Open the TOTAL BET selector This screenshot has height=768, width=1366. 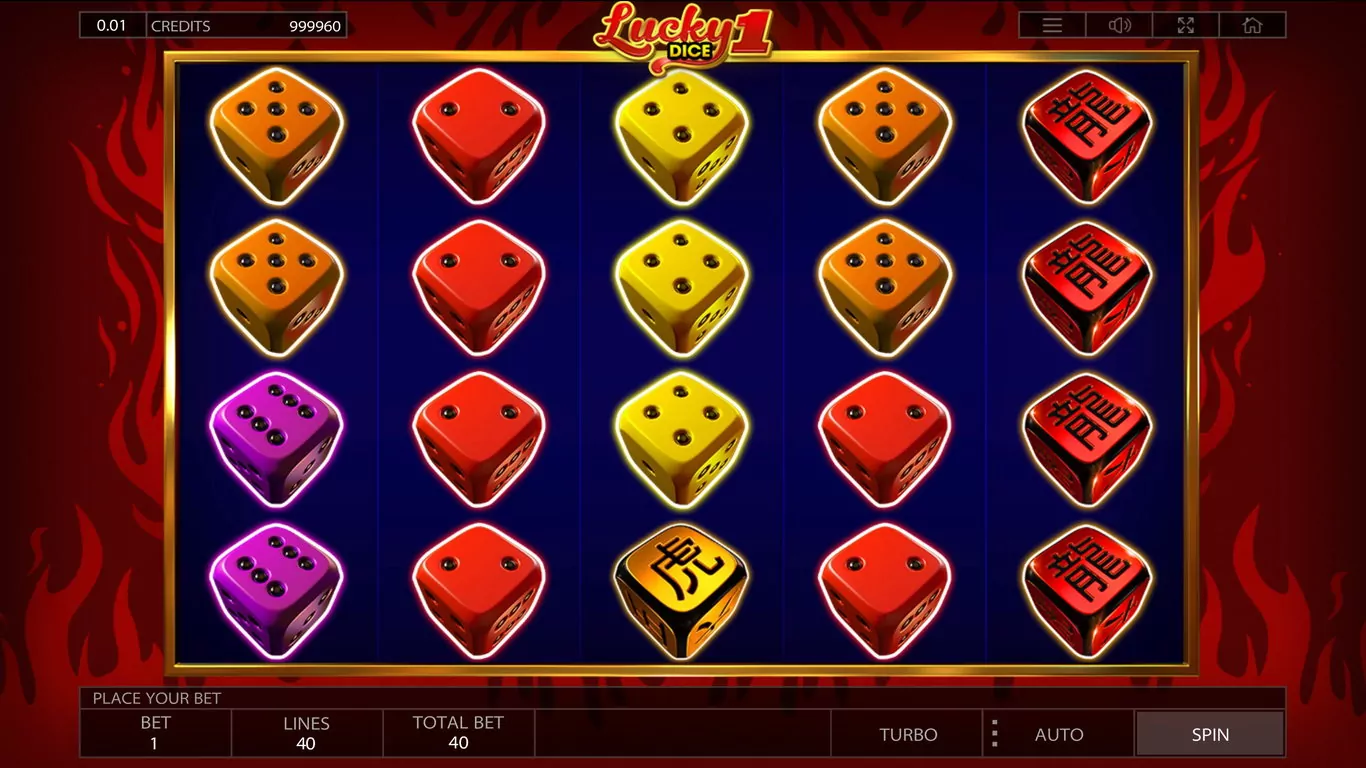coord(458,733)
